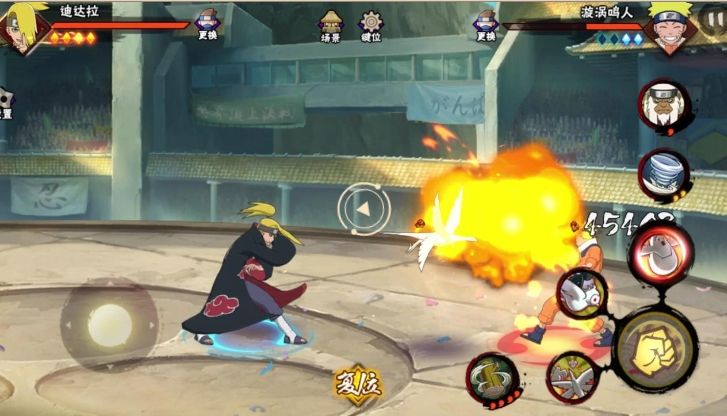Open the 场景 scene selector
This screenshot has height=416, width=727.
pos(330,24)
